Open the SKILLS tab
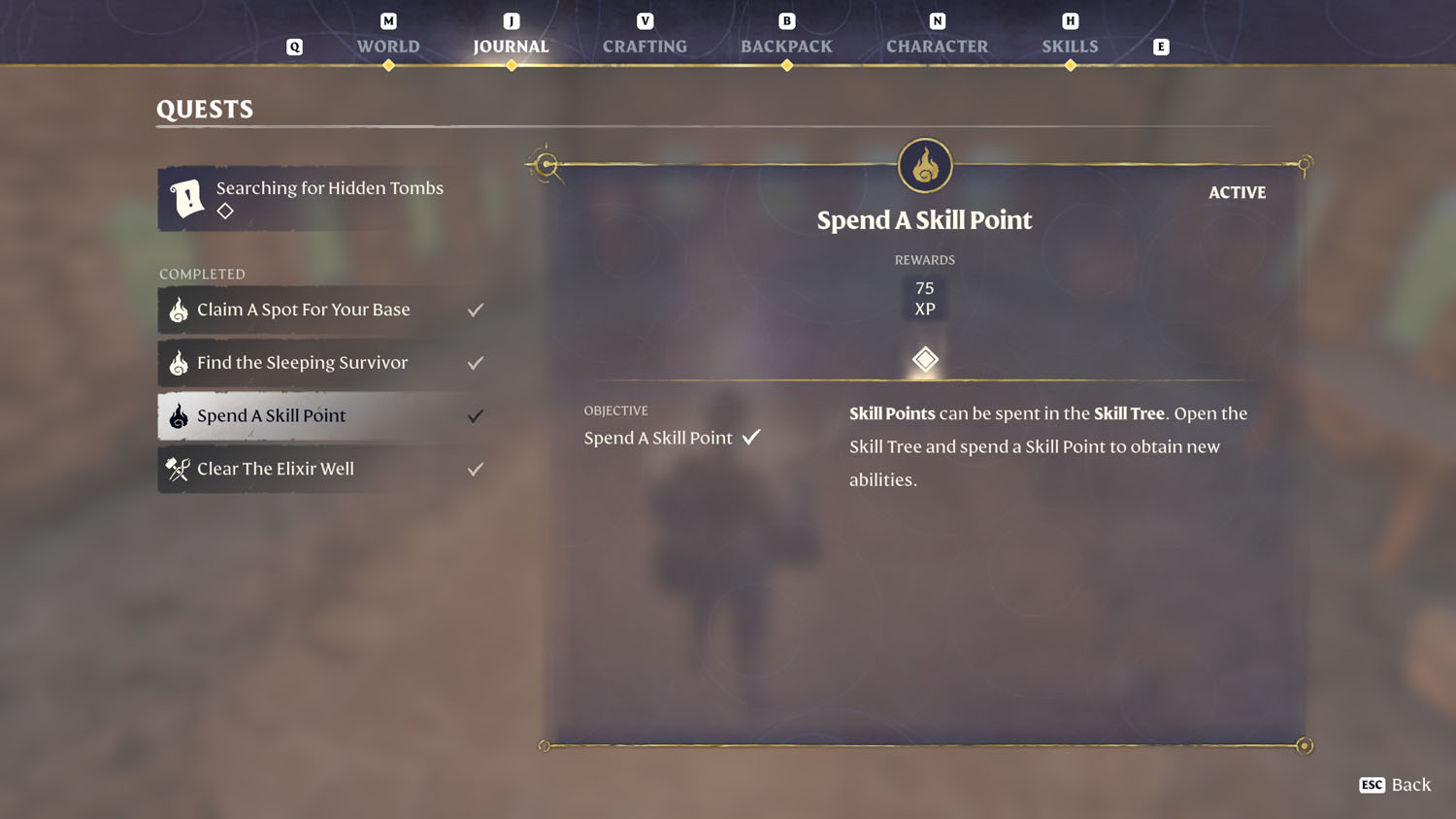The height and width of the screenshot is (819, 1456). pos(1071,46)
